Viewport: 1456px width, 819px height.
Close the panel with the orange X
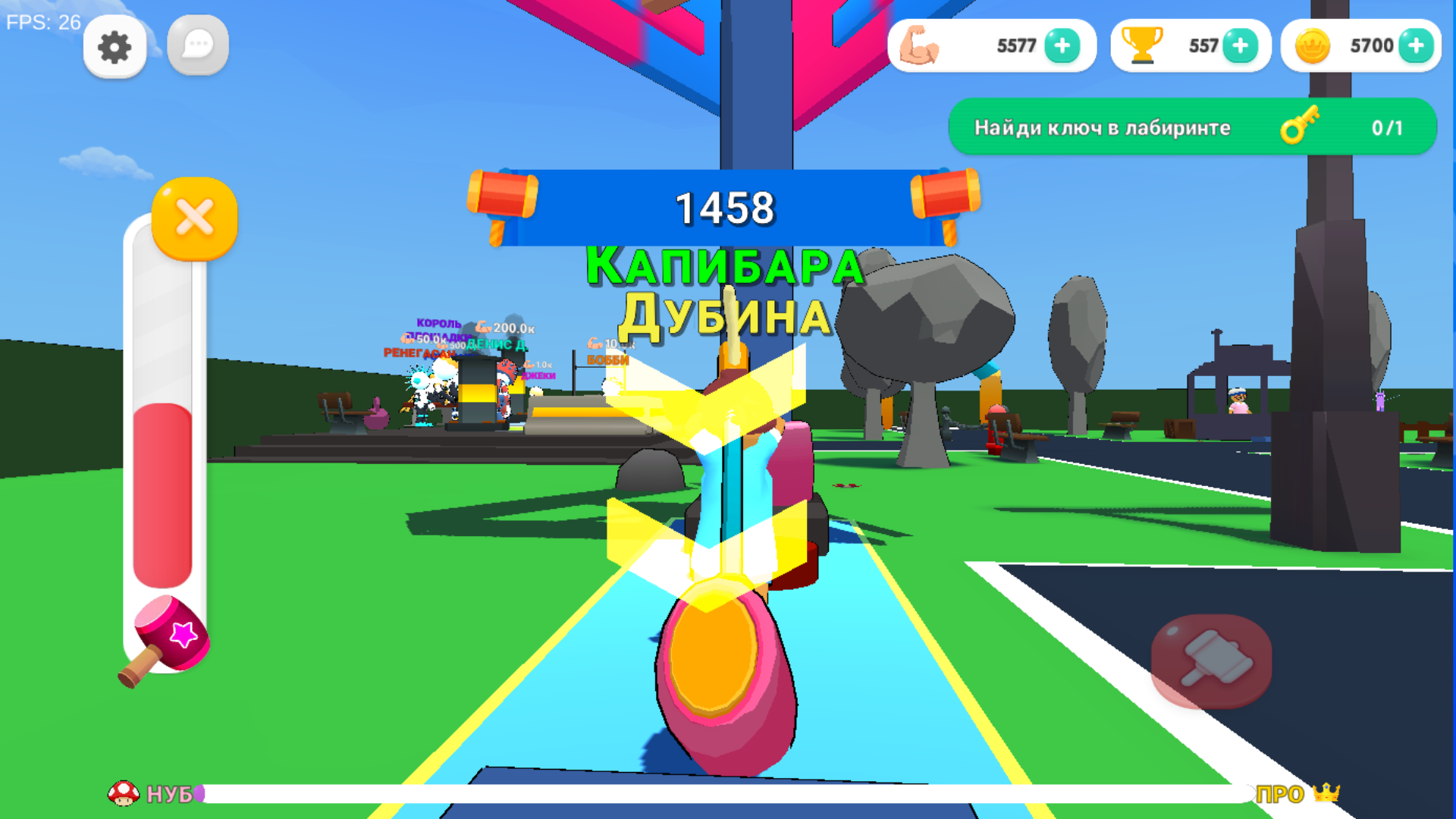pos(193,218)
